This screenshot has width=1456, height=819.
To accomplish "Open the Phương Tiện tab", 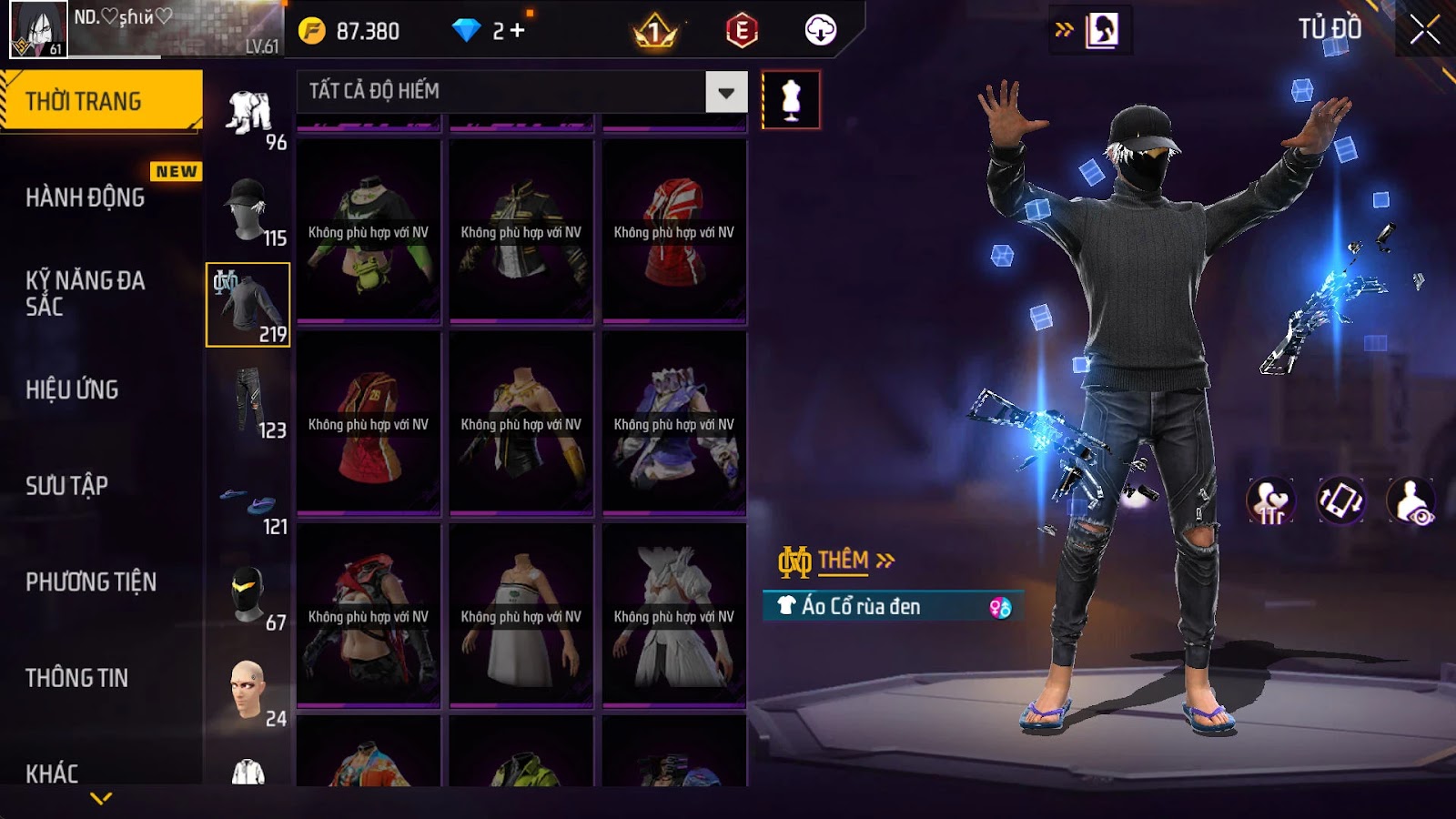I will [91, 582].
